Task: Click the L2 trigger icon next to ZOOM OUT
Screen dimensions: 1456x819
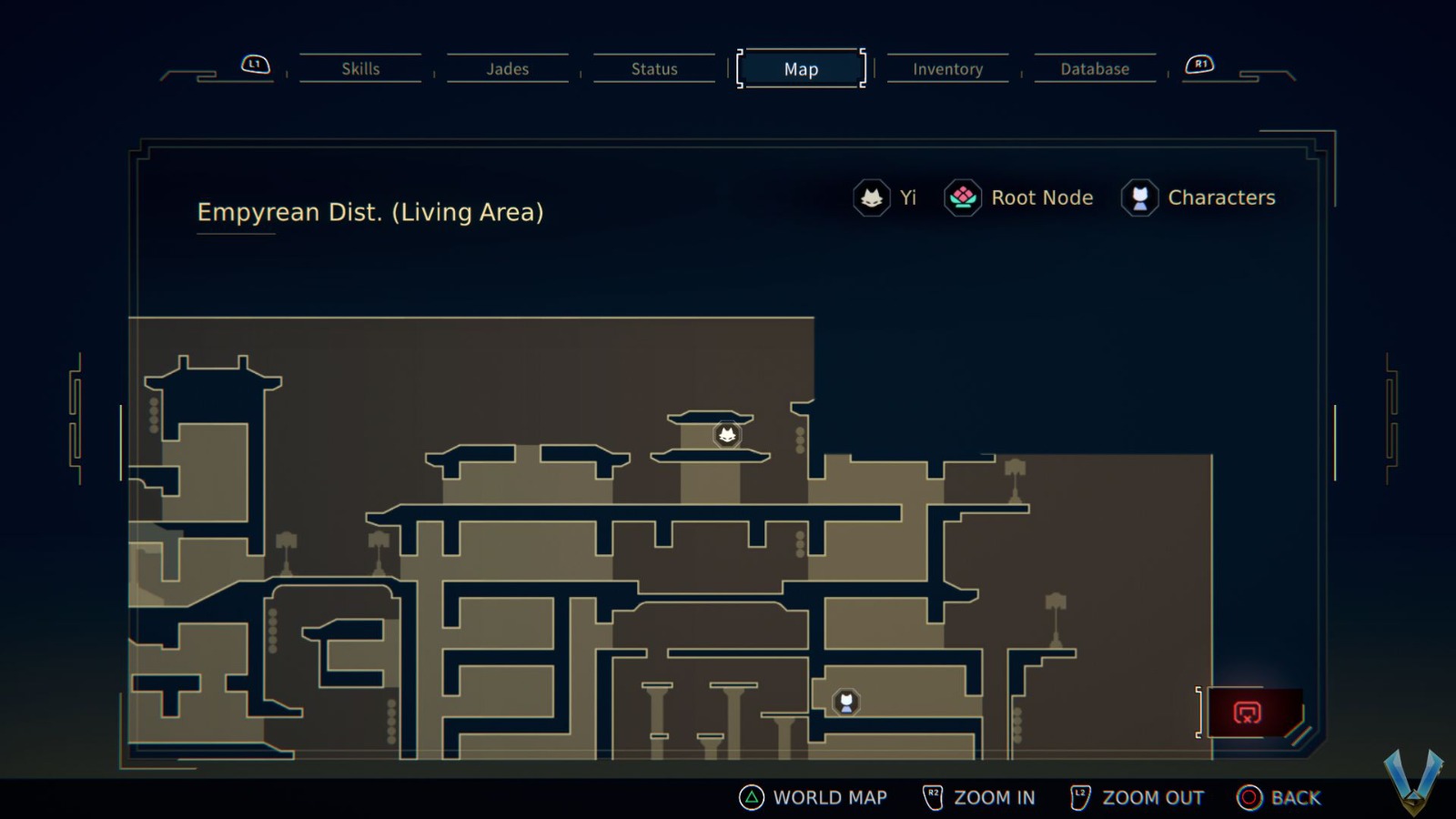Action: (1080, 797)
